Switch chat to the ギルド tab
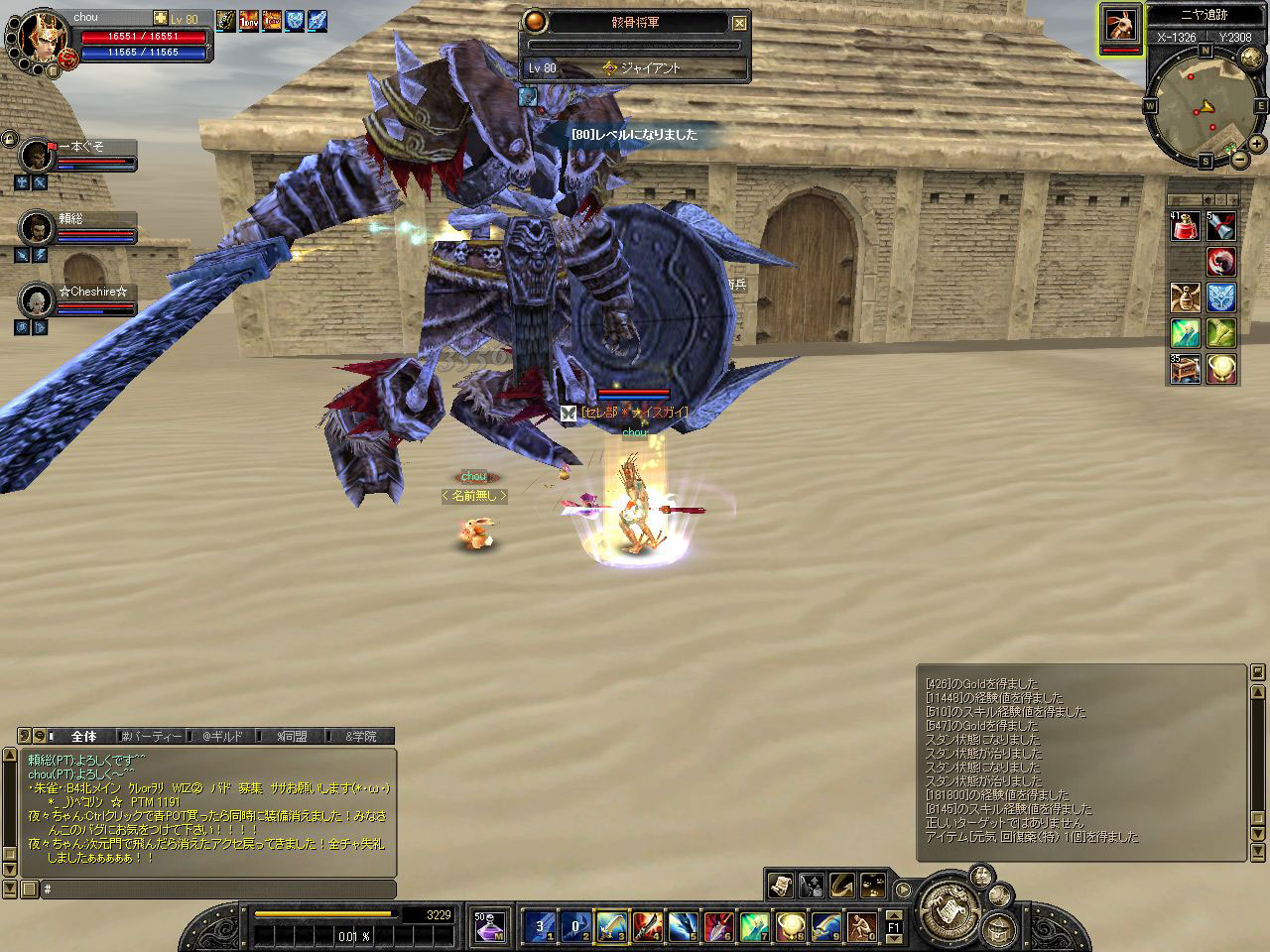1270x952 pixels. point(222,736)
